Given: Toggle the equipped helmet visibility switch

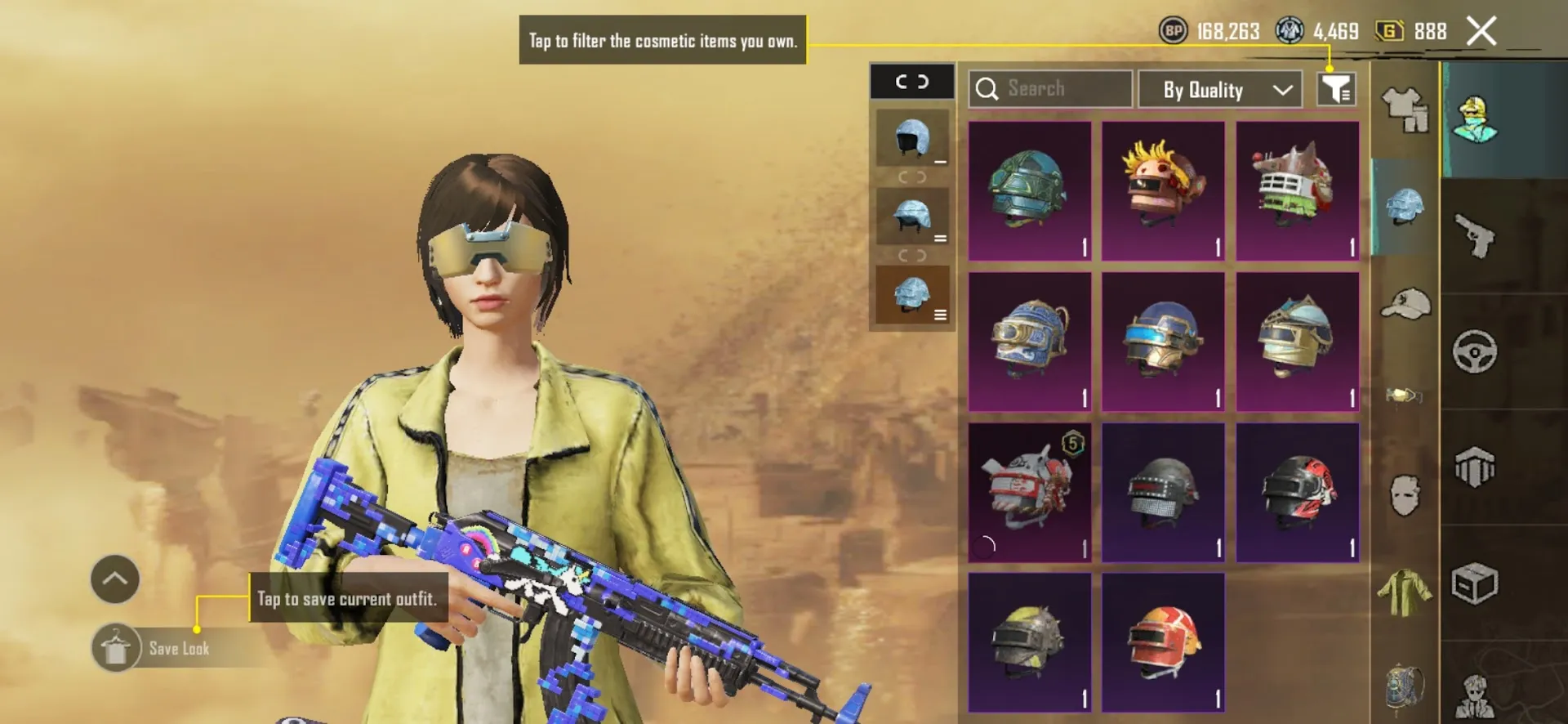Looking at the screenshot, I should pyautogui.click(x=912, y=82).
